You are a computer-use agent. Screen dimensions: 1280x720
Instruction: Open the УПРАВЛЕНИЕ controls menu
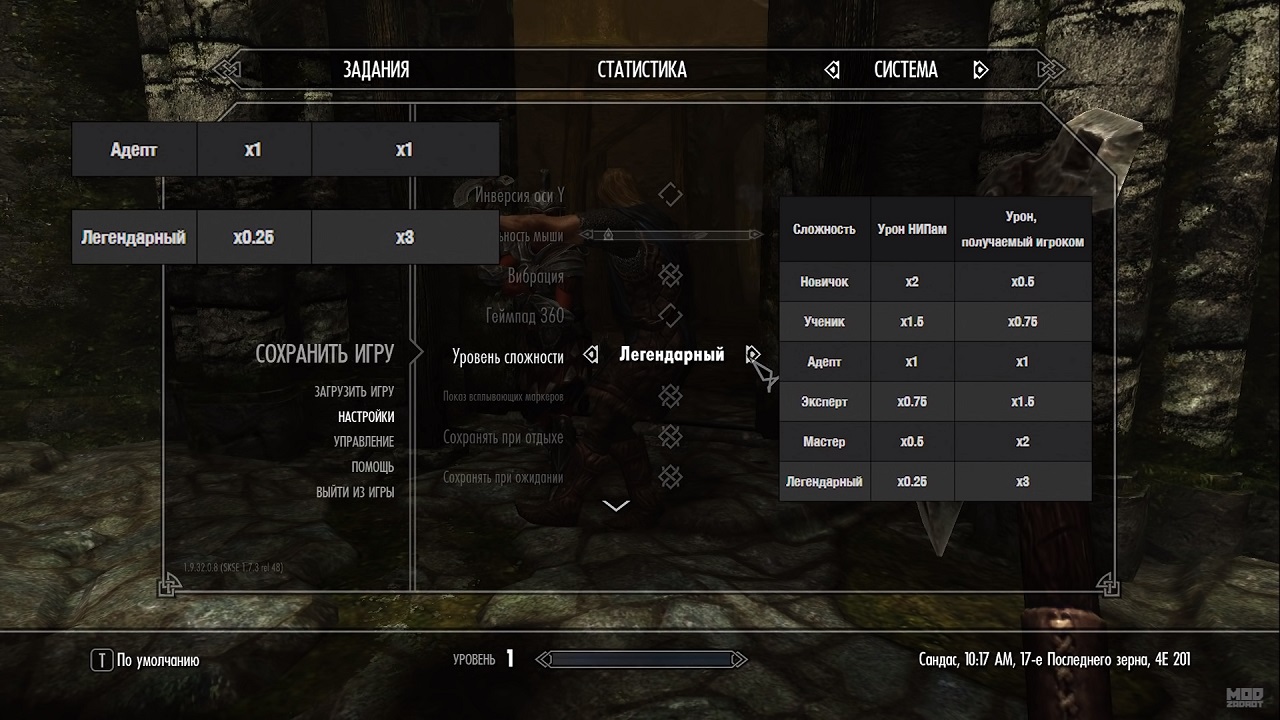click(364, 442)
